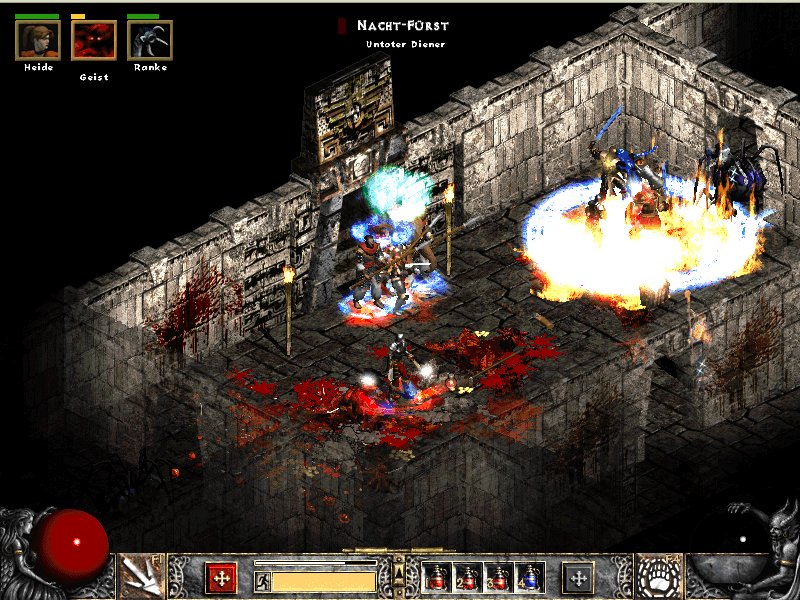The height and width of the screenshot is (600, 800).
Task: Click the red Geist spirit portrait
Action: click(x=94, y=40)
